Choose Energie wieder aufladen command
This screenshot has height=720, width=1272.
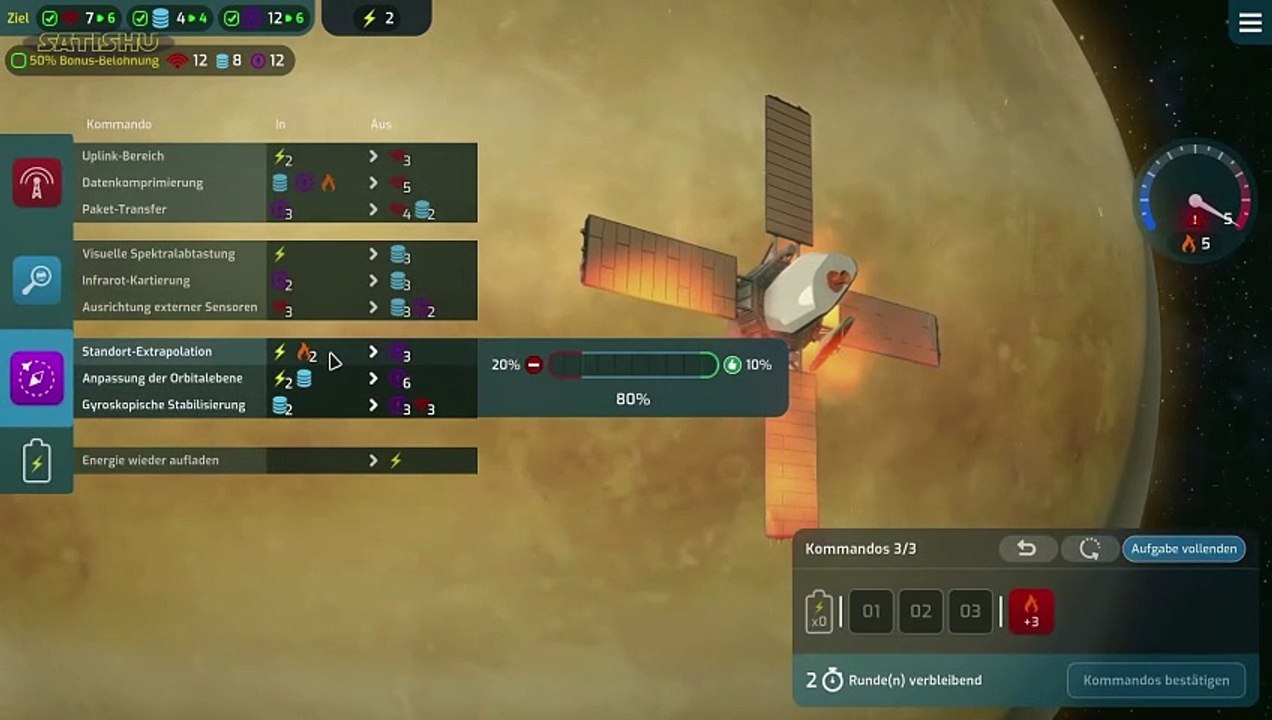click(x=150, y=460)
